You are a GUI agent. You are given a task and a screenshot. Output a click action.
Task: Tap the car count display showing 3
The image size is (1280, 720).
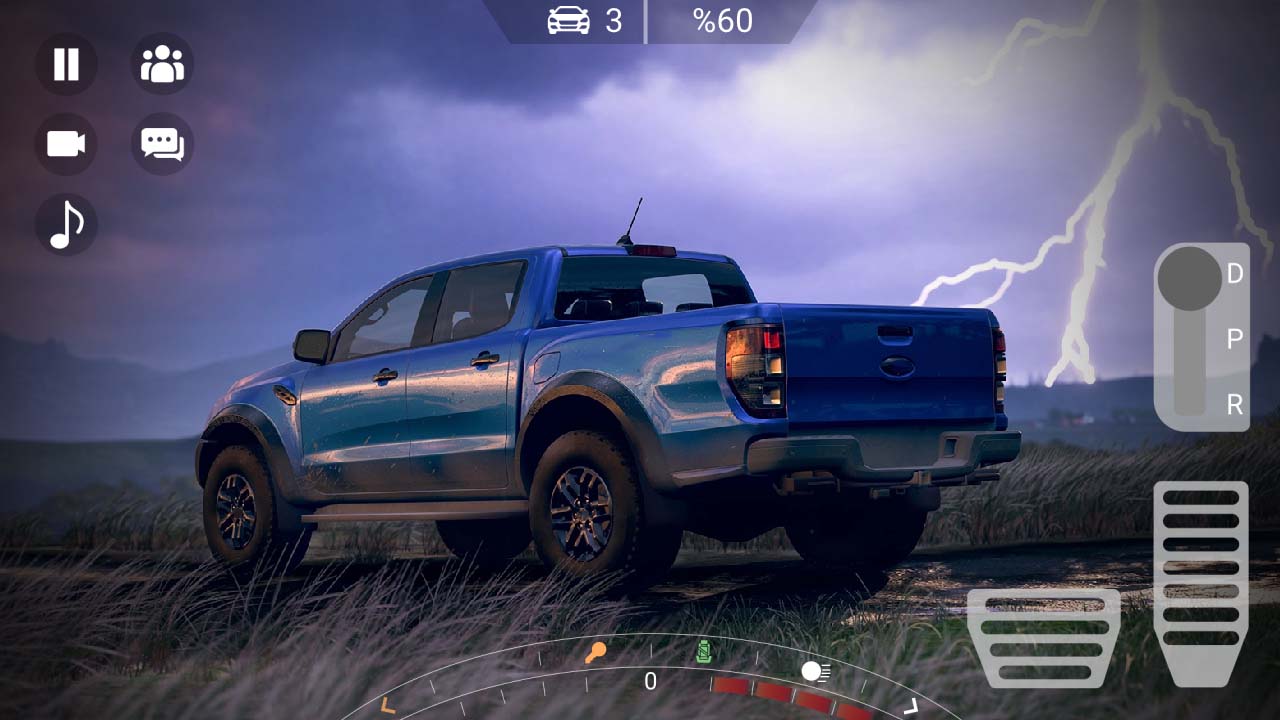click(x=584, y=20)
